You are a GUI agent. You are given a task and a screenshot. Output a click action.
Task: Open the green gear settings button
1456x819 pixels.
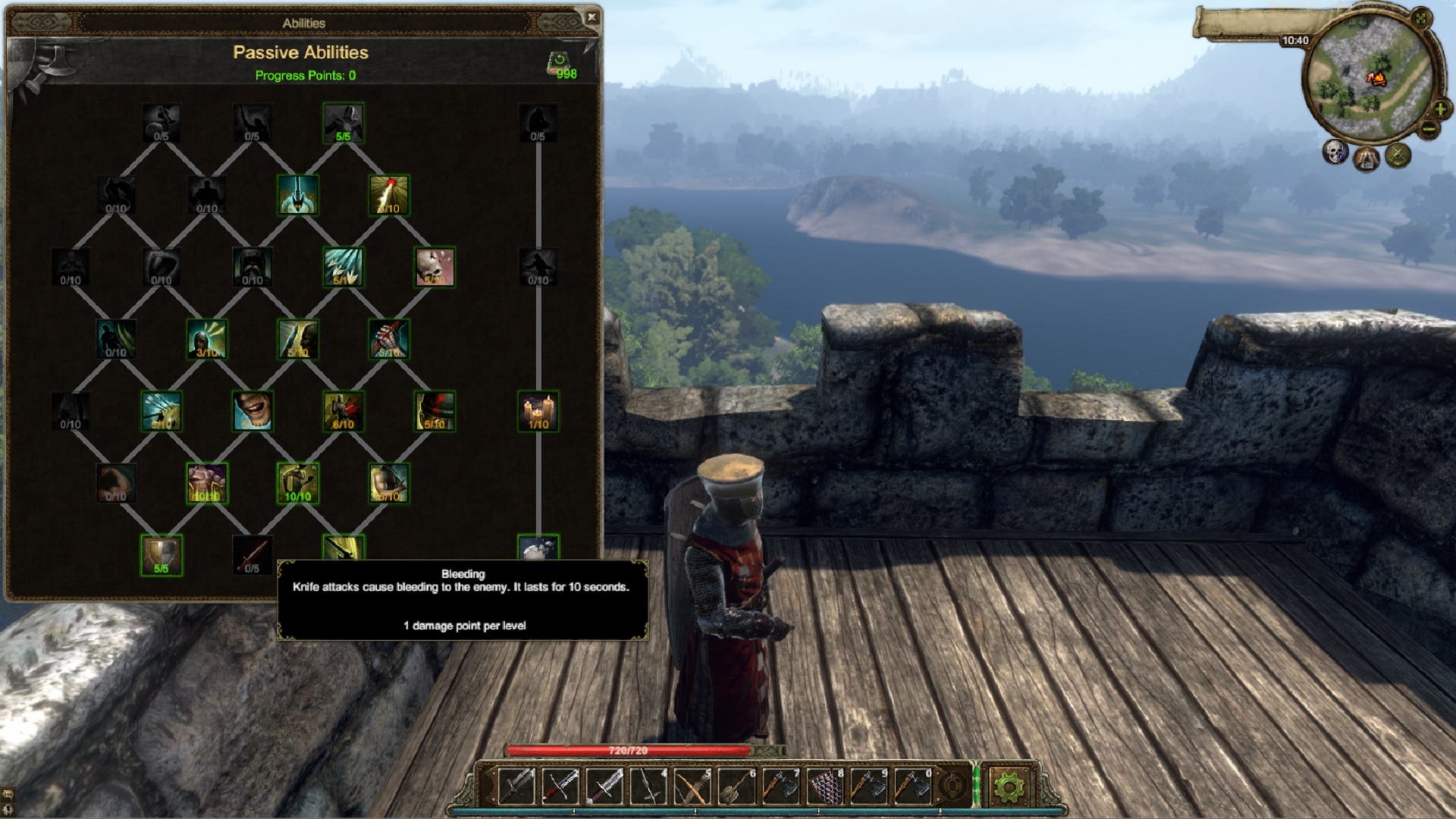[x=1008, y=787]
